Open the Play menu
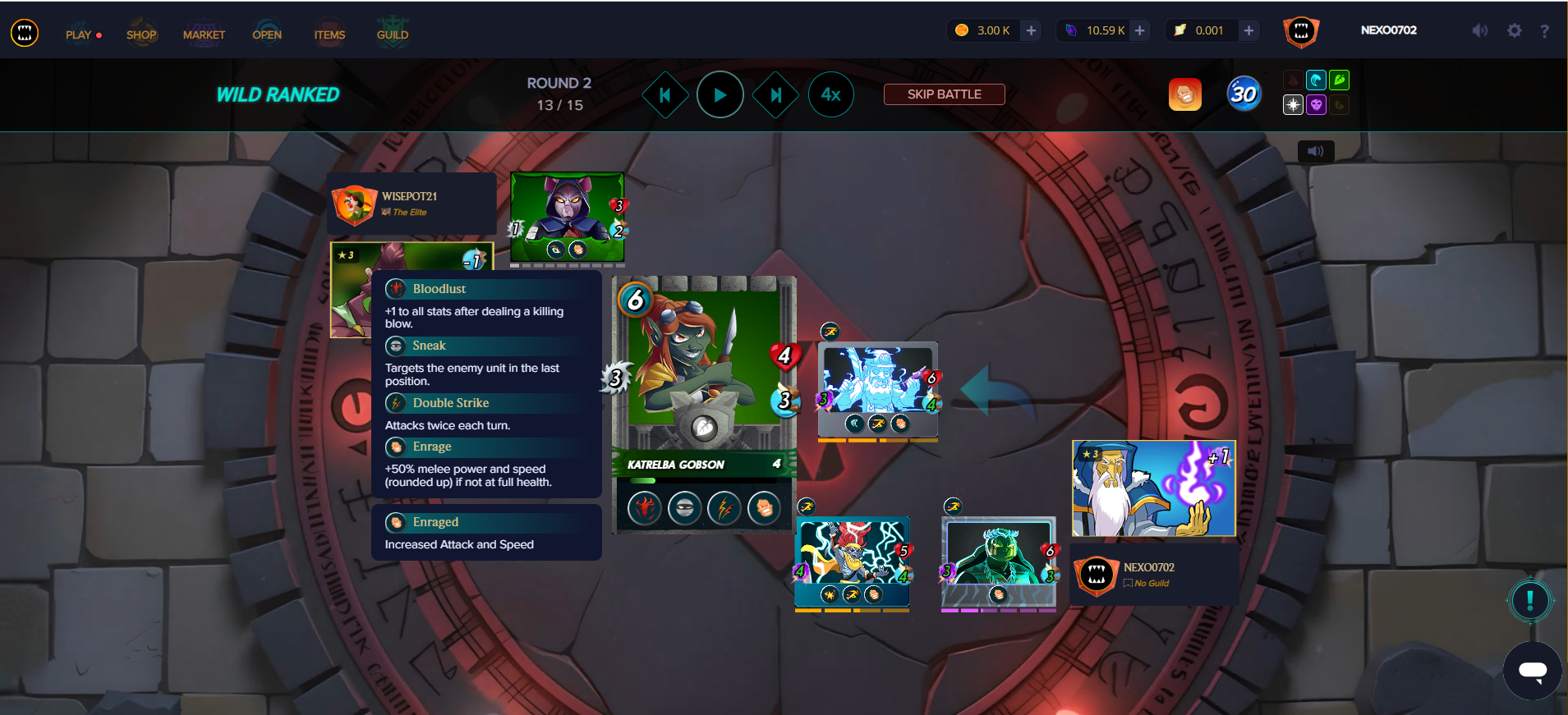Viewport: 1568px width, 715px height. tap(80, 34)
